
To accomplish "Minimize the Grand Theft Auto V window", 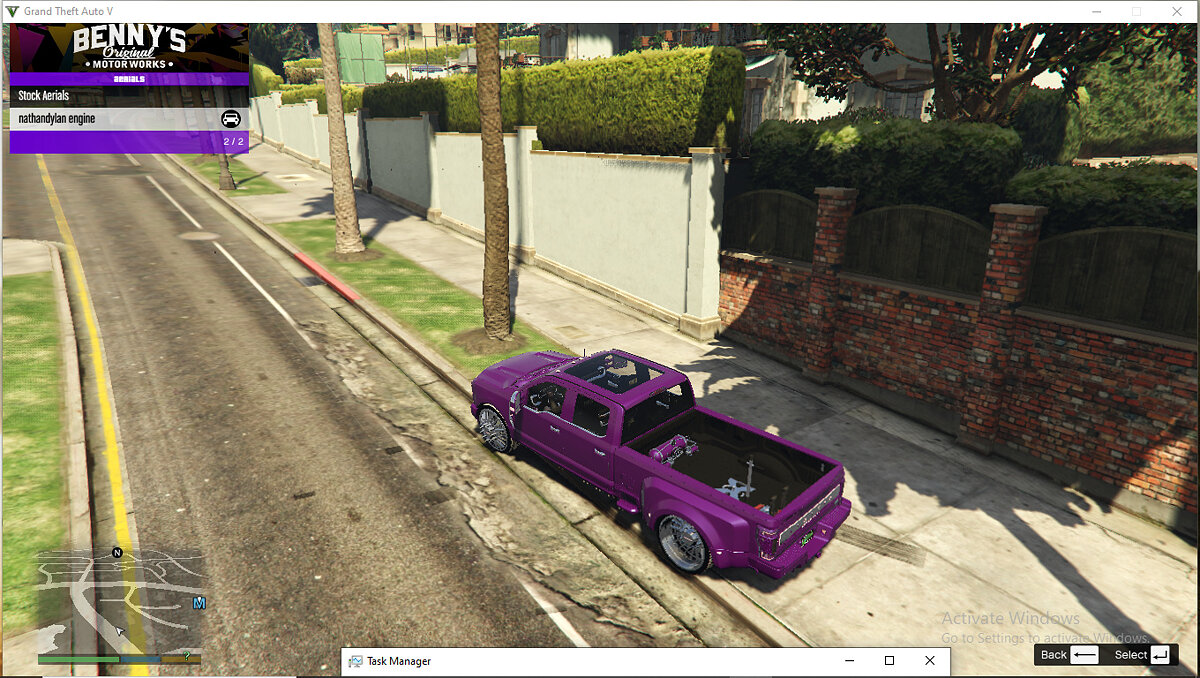I will [x=1092, y=11].
